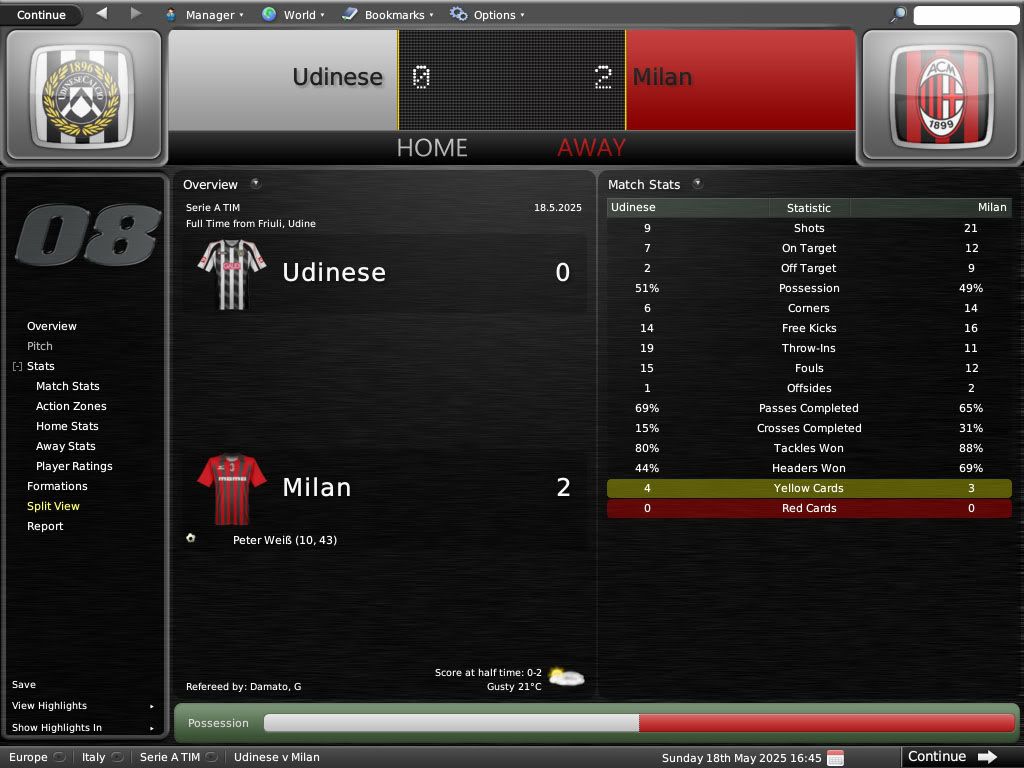Open the Manager menu

click(204, 15)
